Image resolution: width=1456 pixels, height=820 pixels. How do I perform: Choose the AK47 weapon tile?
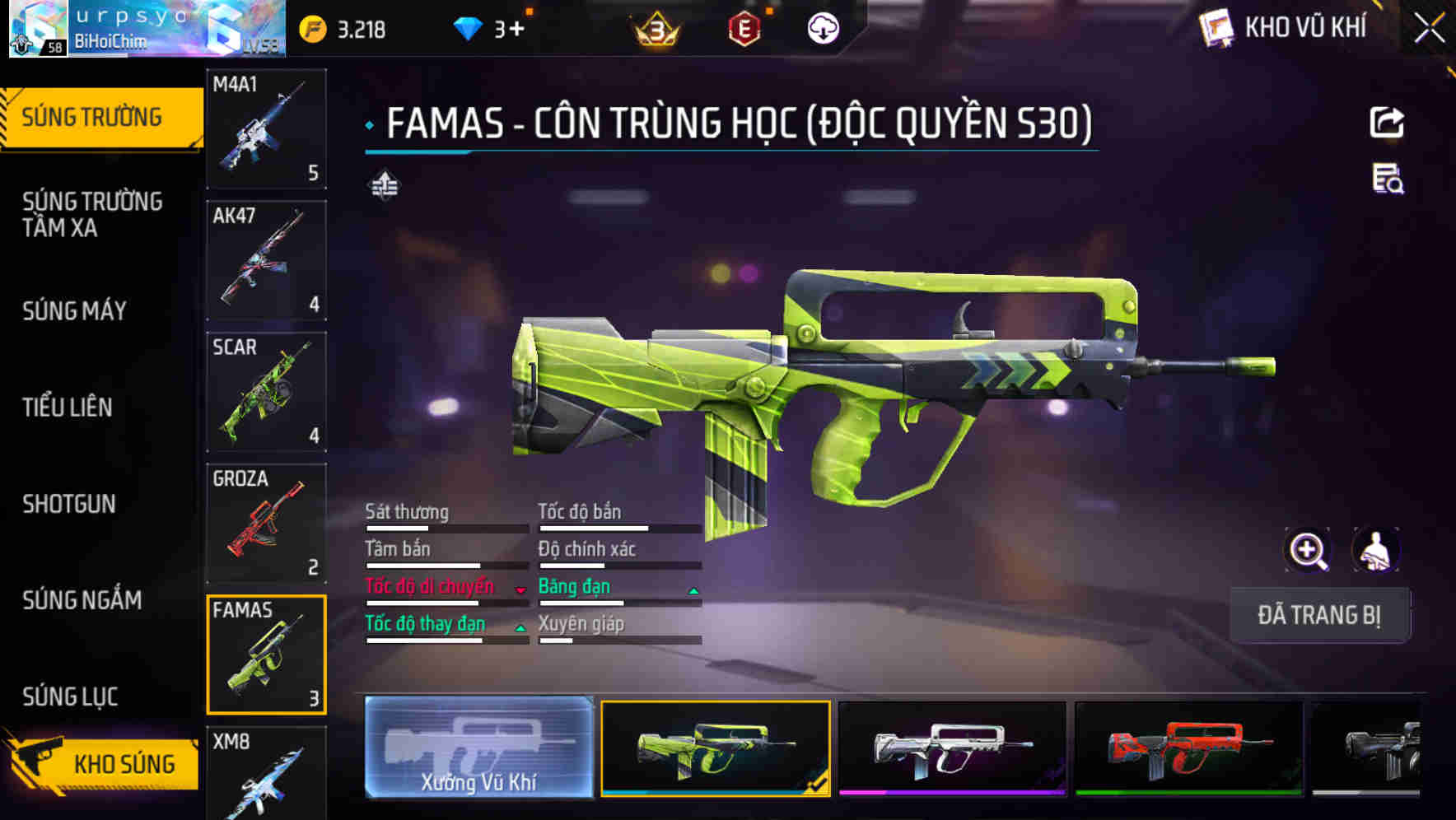266,260
